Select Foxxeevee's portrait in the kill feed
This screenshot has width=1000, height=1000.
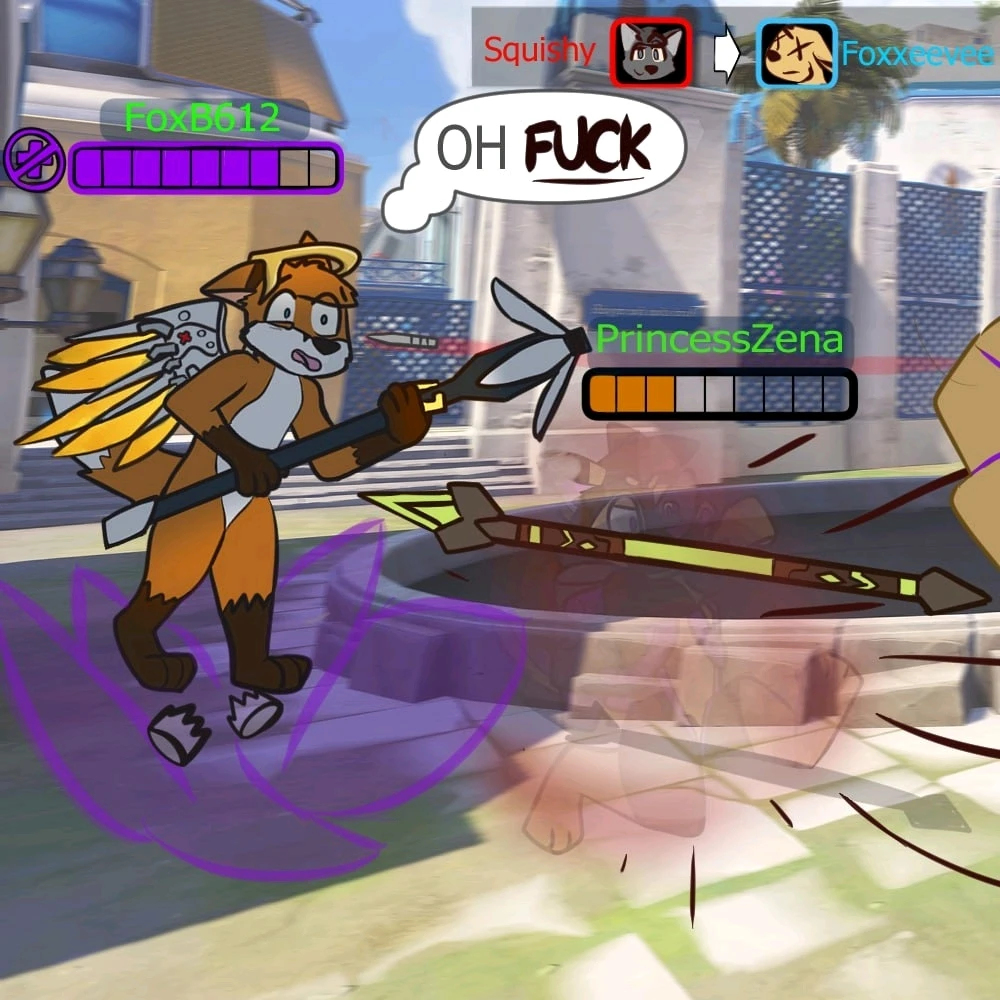pyautogui.click(x=796, y=53)
